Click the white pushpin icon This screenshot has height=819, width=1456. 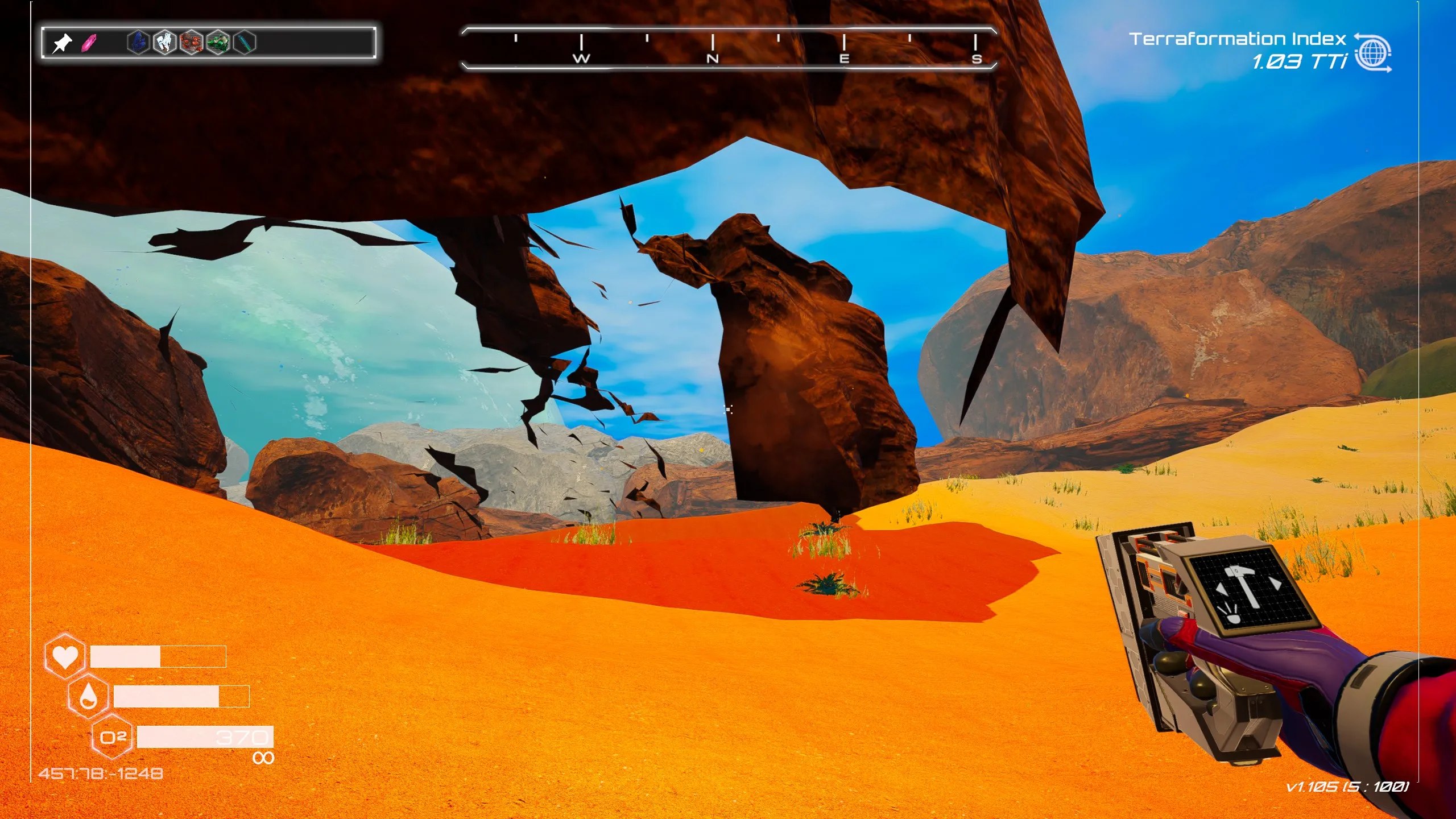62,43
